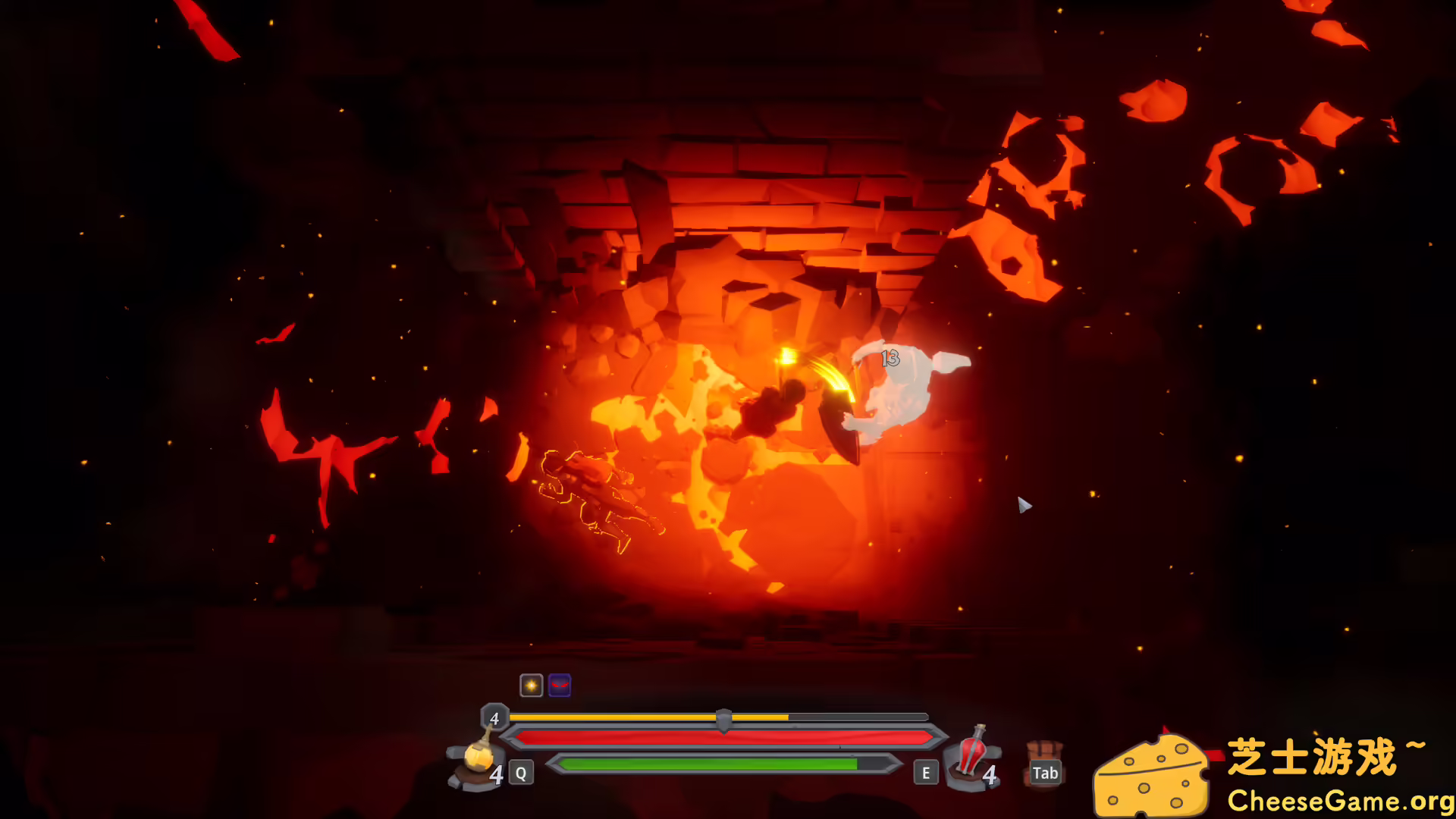Image resolution: width=1456 pixels, height=819 pixels.
Task: Open CheeseGame.org link text
Action: coord(1342,799)
